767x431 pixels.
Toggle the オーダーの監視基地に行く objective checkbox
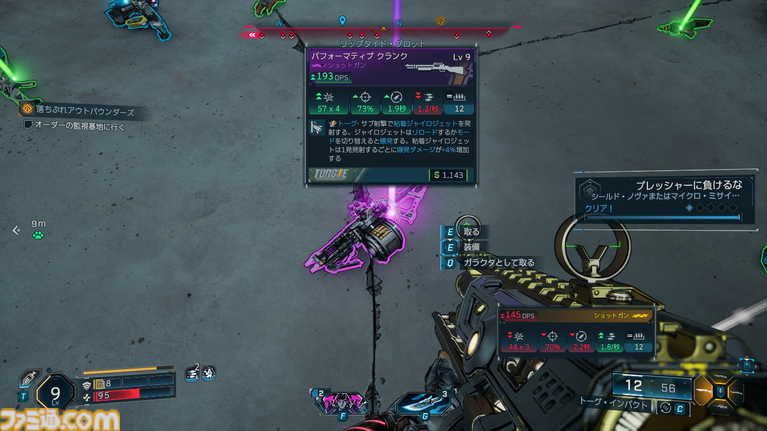(28, 125)
